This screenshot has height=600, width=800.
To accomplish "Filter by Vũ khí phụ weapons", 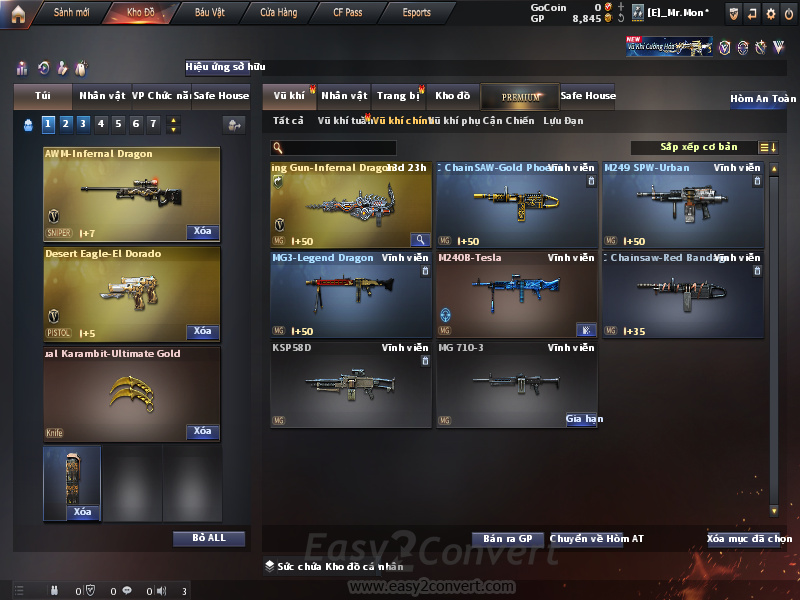I will pos(453,121).
